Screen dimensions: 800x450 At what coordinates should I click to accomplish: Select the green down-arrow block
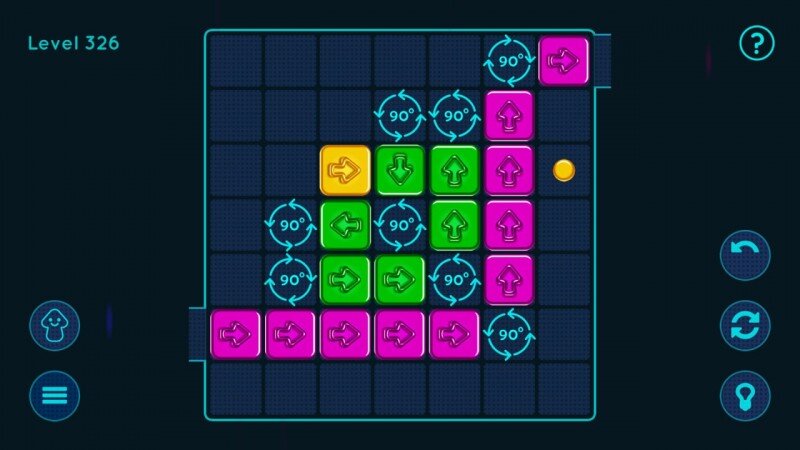point(400,170)
